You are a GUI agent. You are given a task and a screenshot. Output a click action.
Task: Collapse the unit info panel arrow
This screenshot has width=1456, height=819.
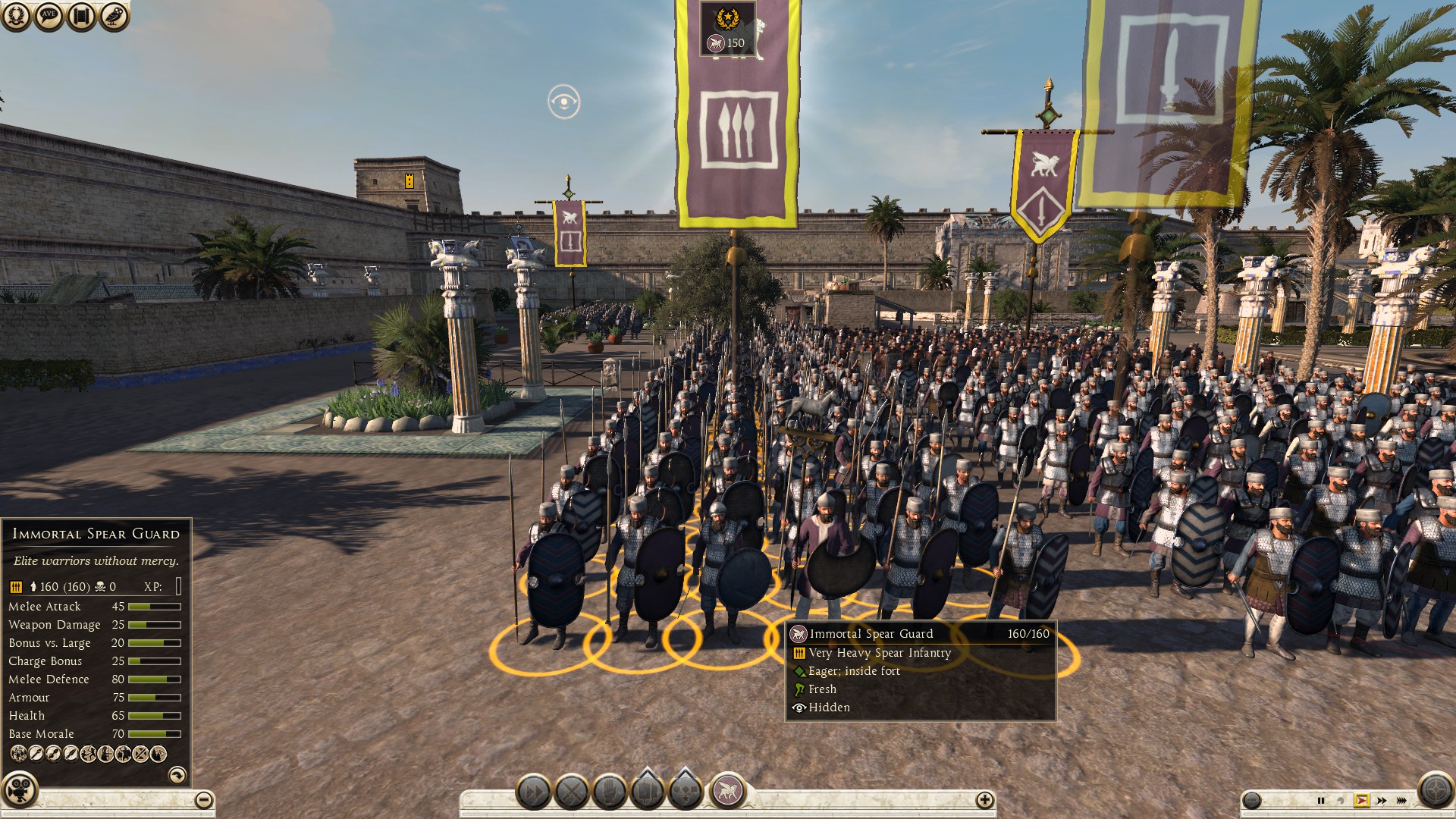(x=177, y=774)
